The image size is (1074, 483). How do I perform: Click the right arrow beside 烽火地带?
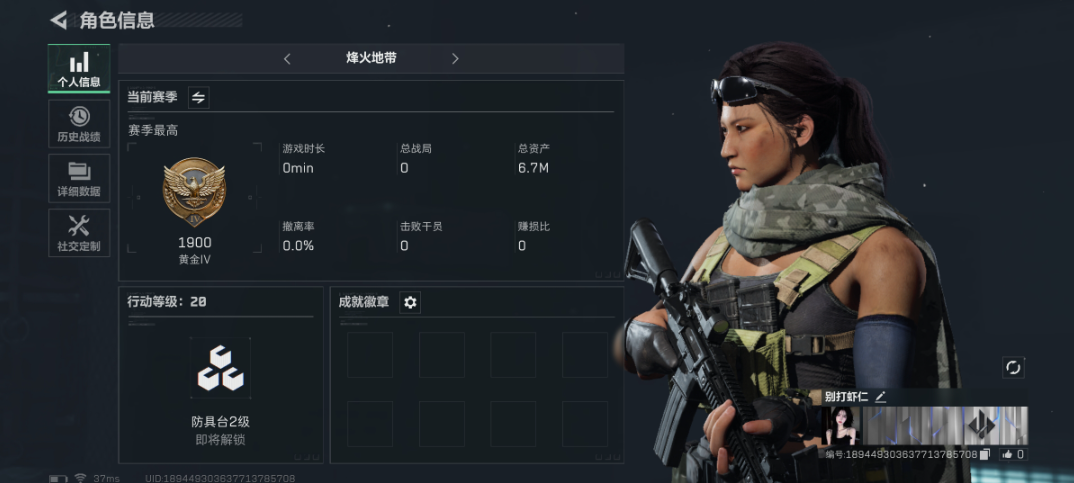[455, 59]
